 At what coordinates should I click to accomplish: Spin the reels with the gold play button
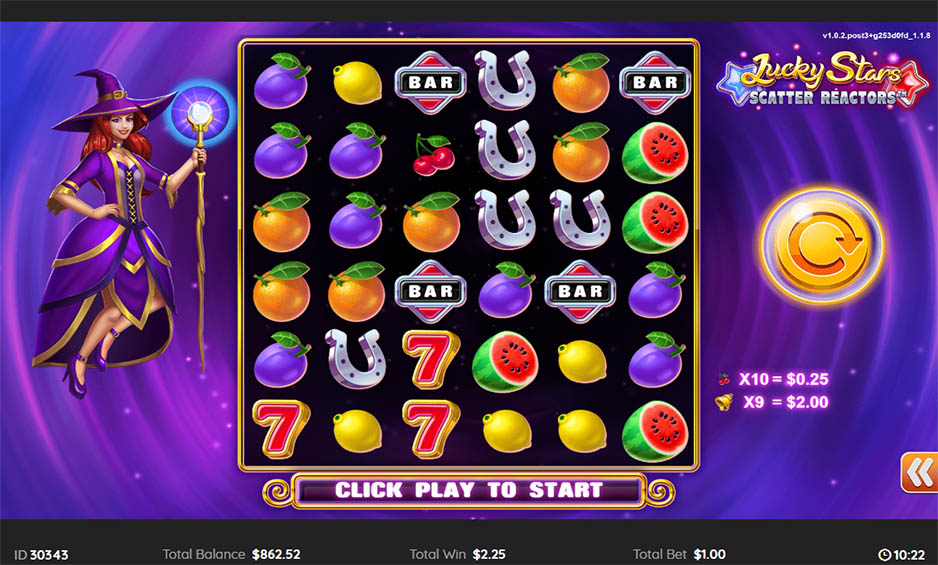pyautogui.click(x=821, y=244)
